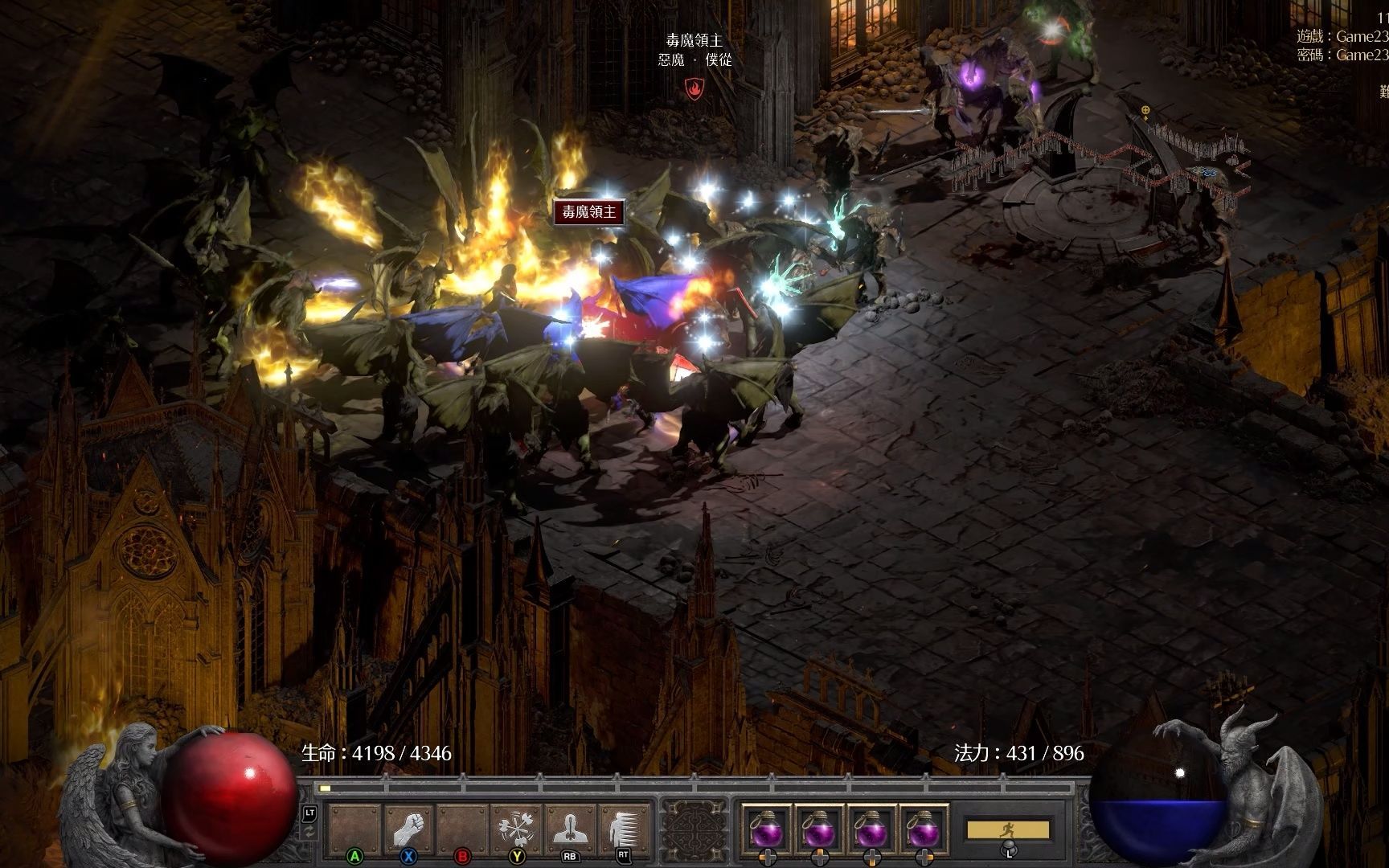
Task: Trigger the spiked figure skill icon
Action: click(624, 829)
